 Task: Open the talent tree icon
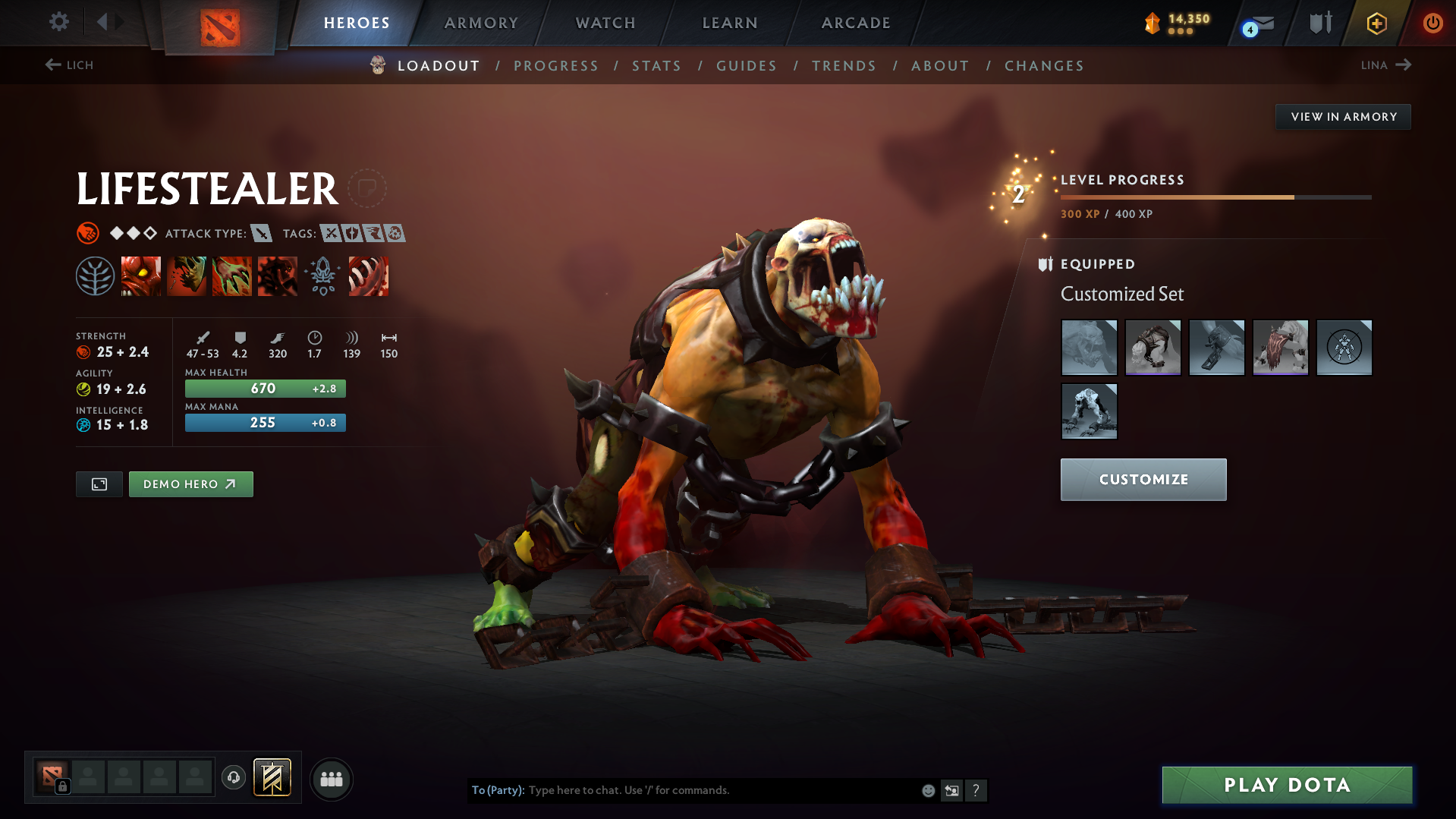point(95,276)
